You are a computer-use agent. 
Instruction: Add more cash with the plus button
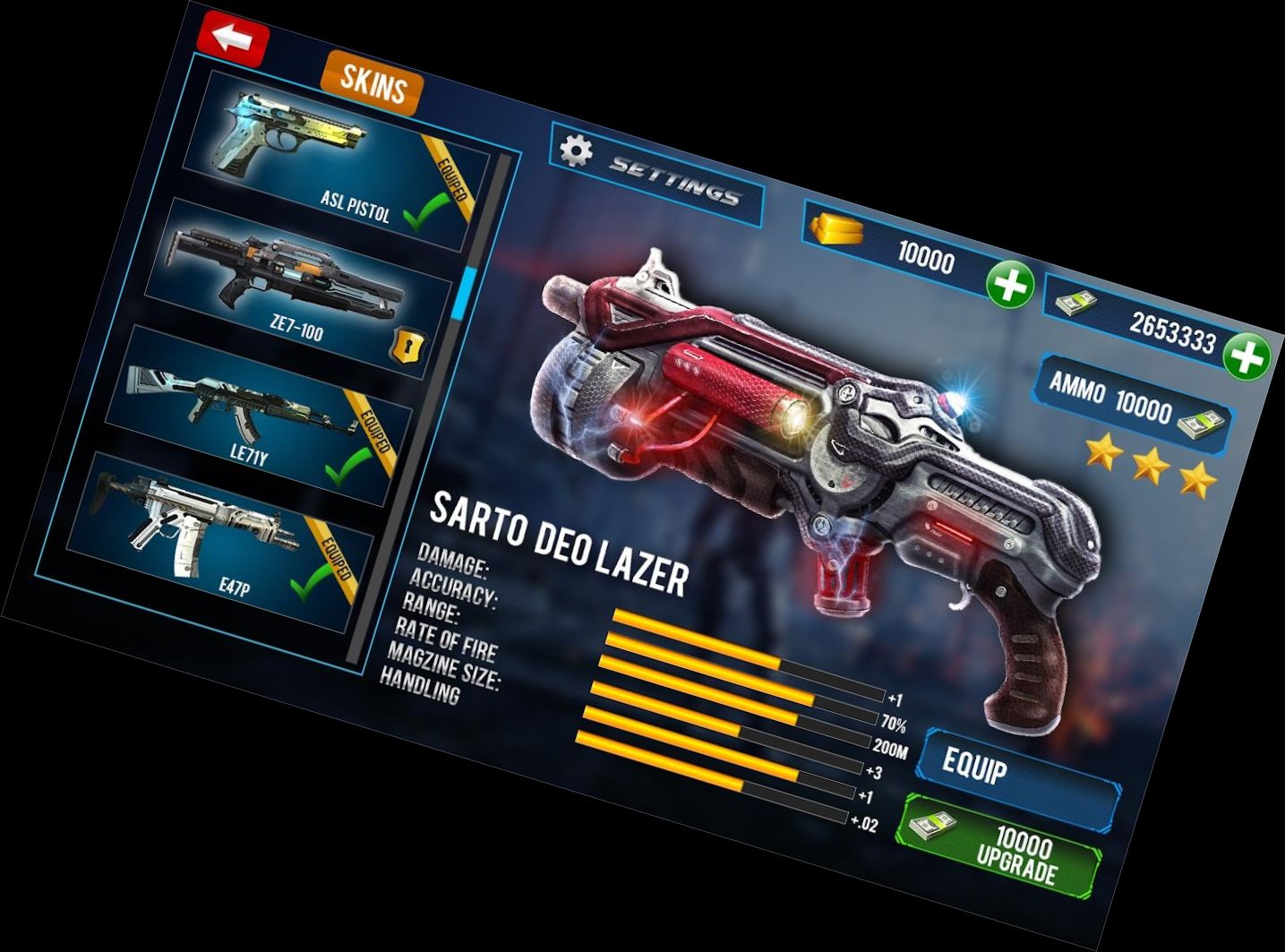pyautogui.click(x=1246, y=357)
